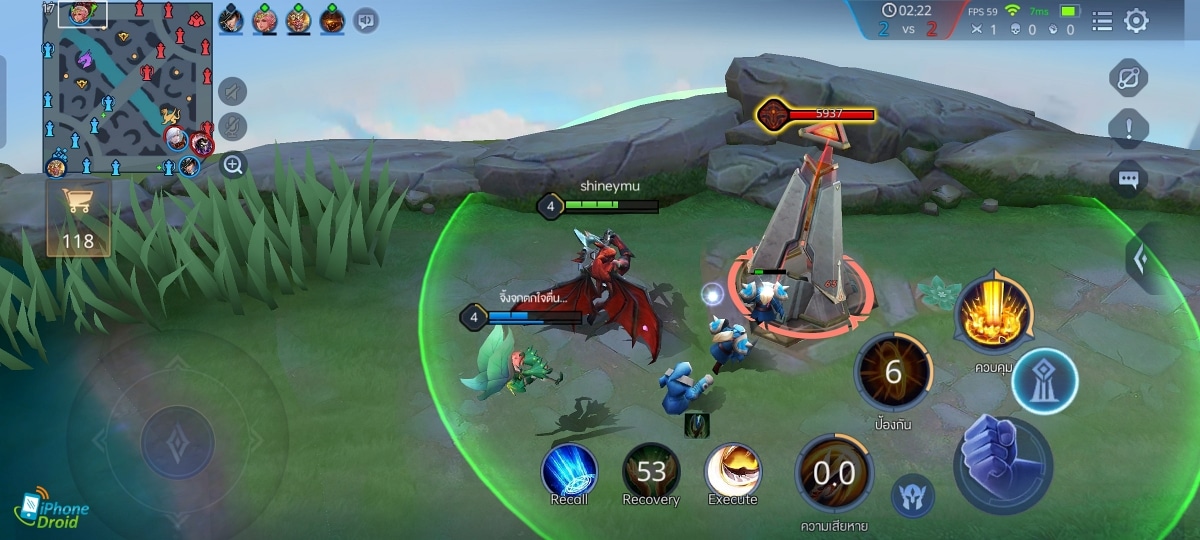Viewport: 1200px width, 540px height.
Task: Use the Recovery ability
Action: pos(651,471)
